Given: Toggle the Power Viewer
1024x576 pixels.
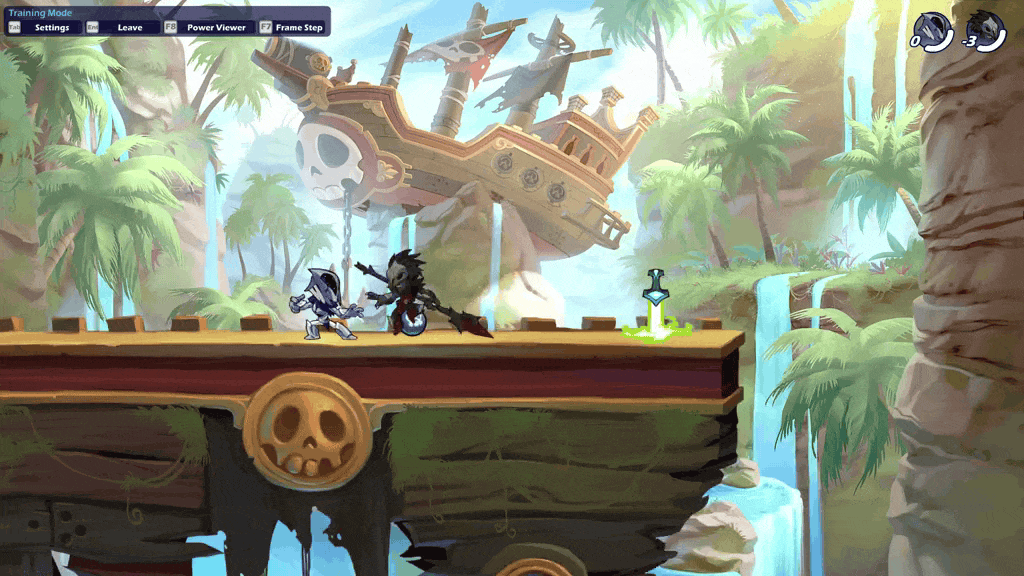Looking at the screenshot, I should tap(207, 27).
